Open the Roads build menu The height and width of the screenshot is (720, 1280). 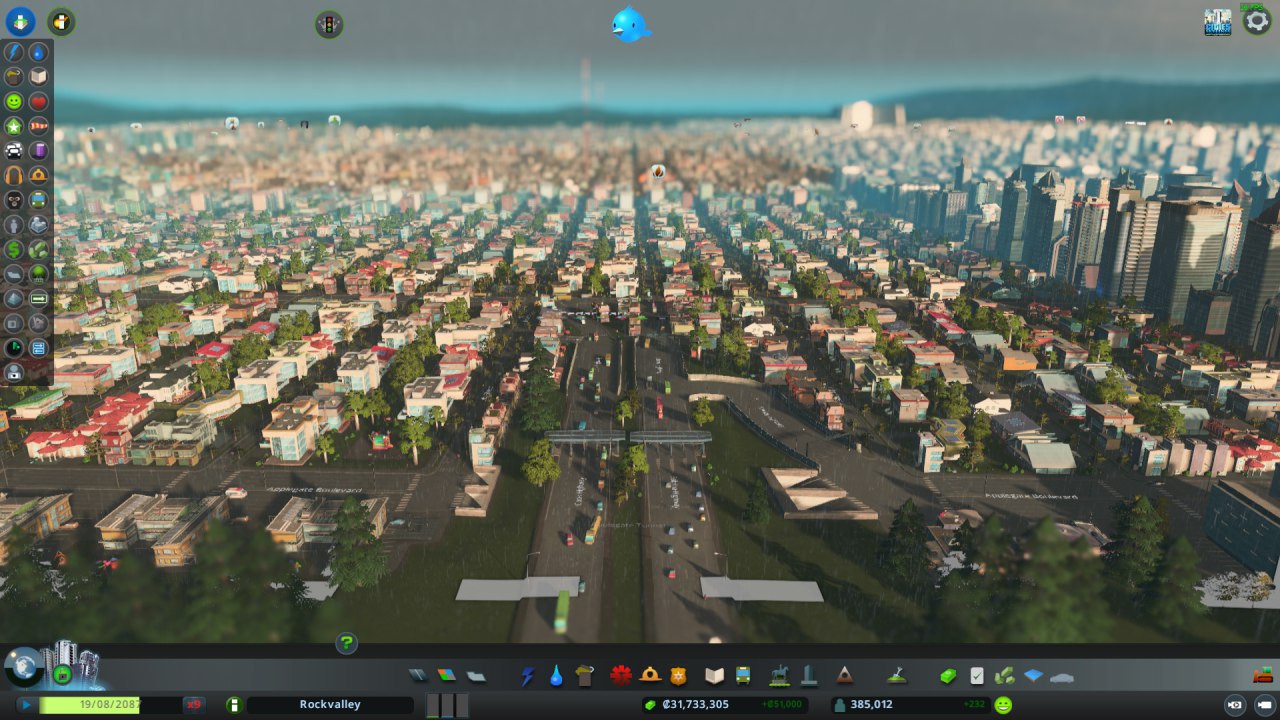[417, 676]
